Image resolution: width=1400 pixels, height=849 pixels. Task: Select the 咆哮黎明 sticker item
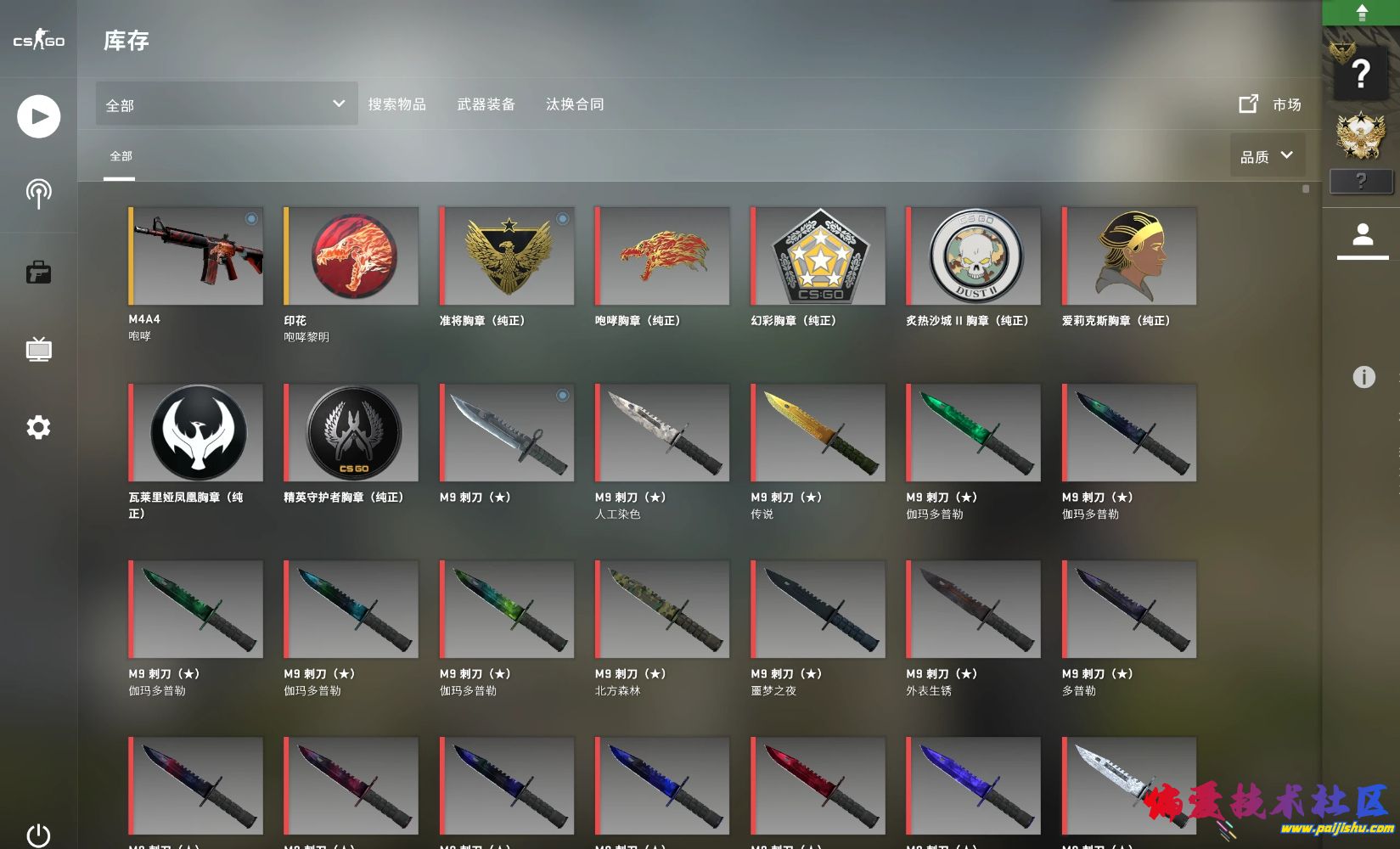coord(351,256)
